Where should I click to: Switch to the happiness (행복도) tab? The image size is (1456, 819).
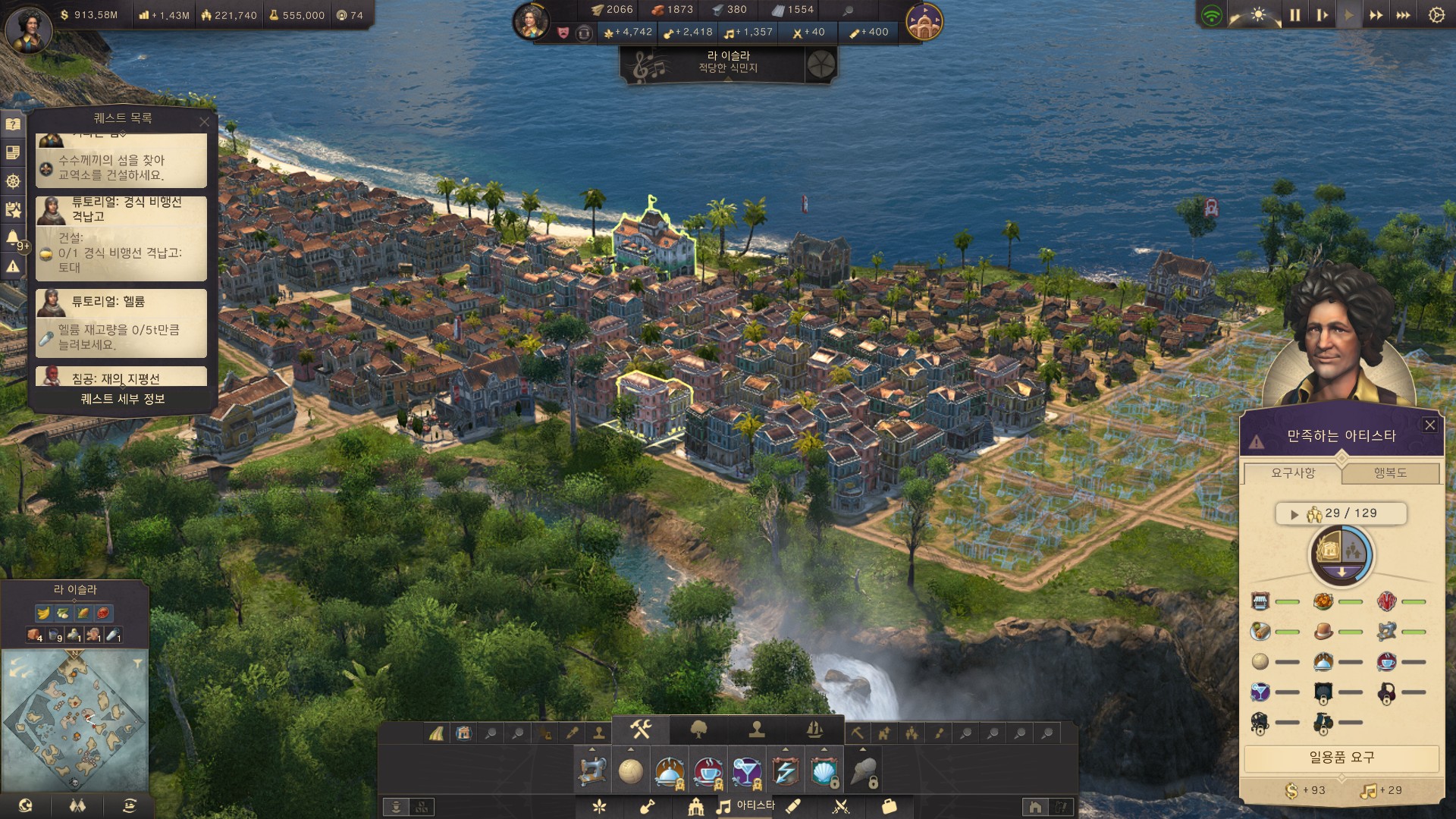pos(1390,473)
